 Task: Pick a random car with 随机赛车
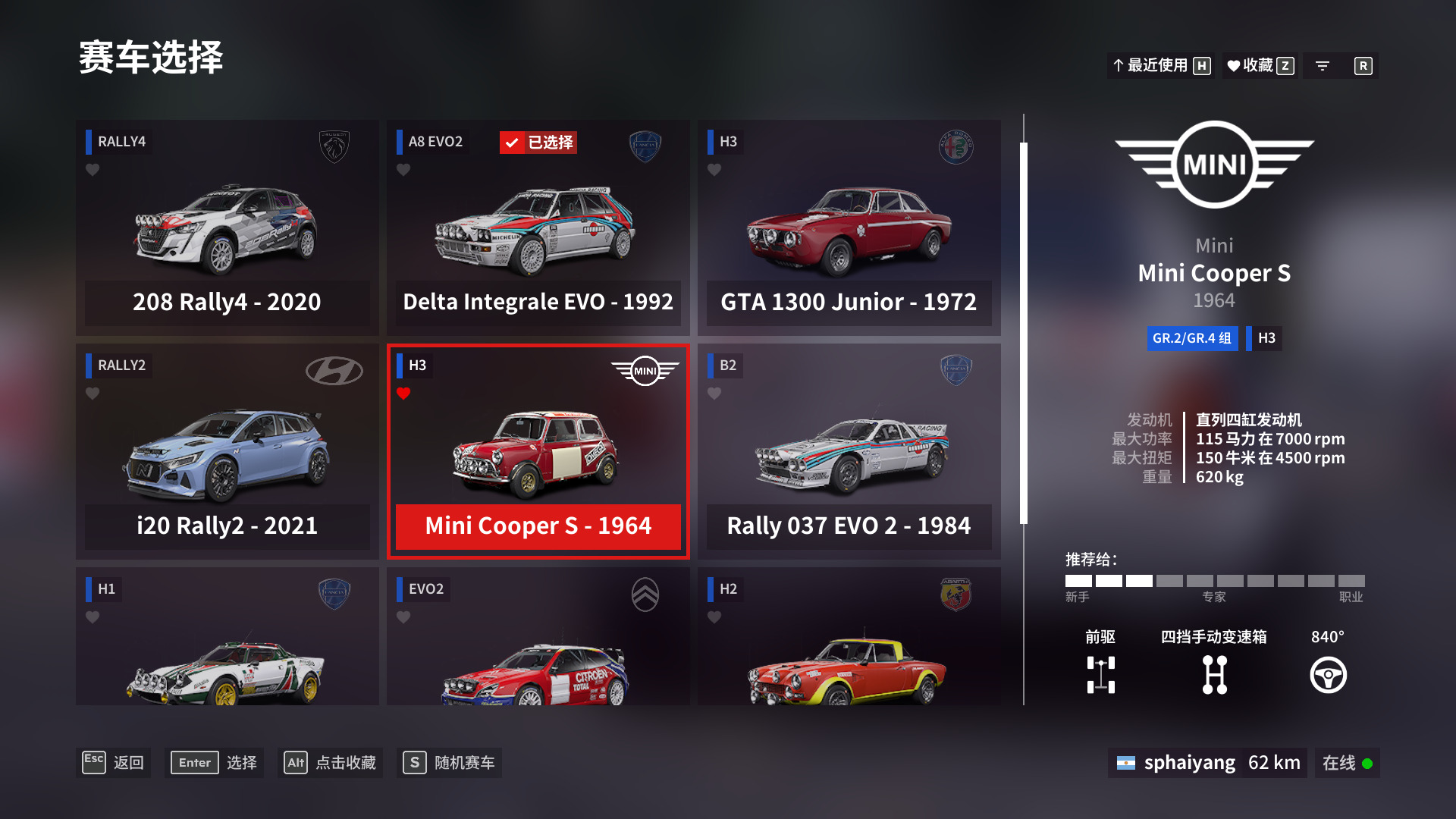(x=449, y=763)
